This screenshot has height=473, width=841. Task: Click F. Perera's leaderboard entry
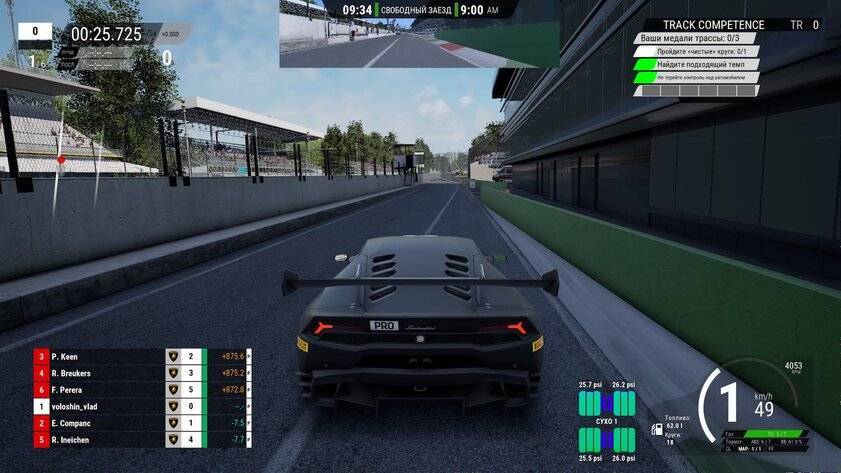(100, 389)
